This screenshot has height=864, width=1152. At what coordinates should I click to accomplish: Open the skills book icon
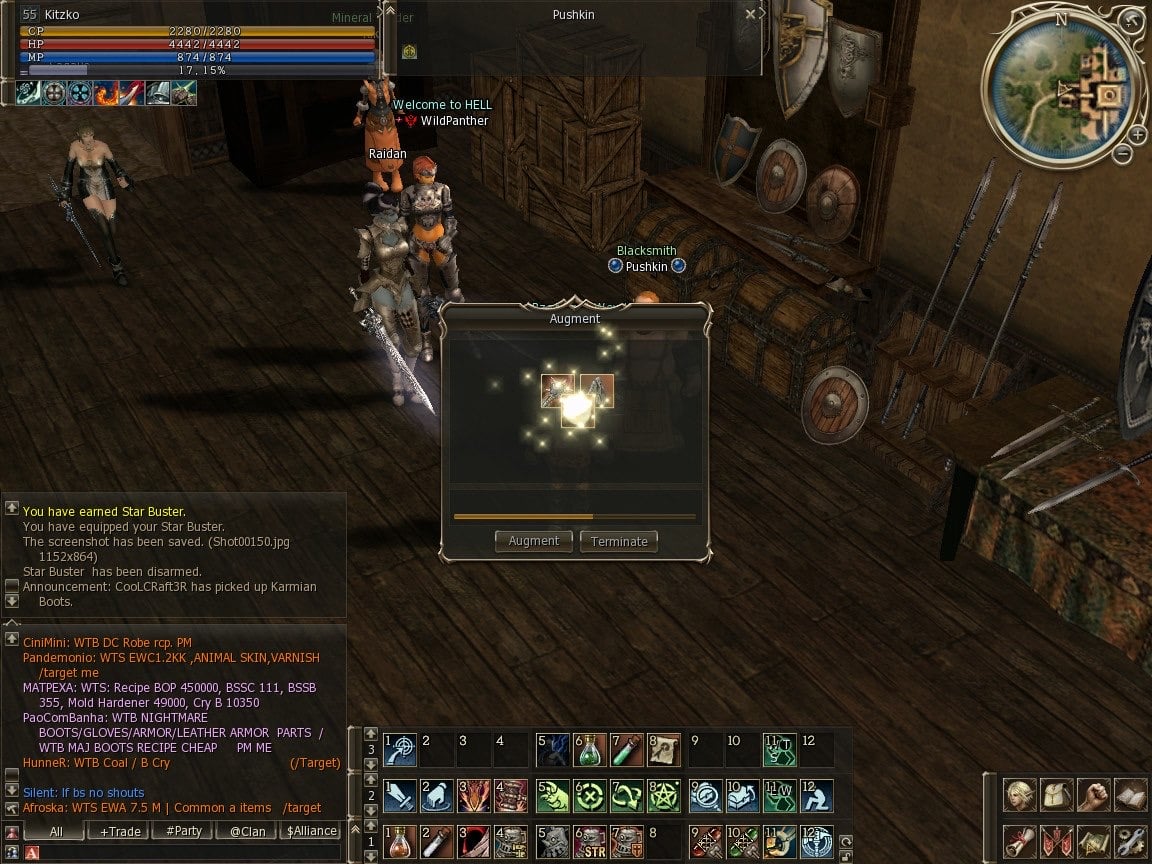tap(1131, 796)
